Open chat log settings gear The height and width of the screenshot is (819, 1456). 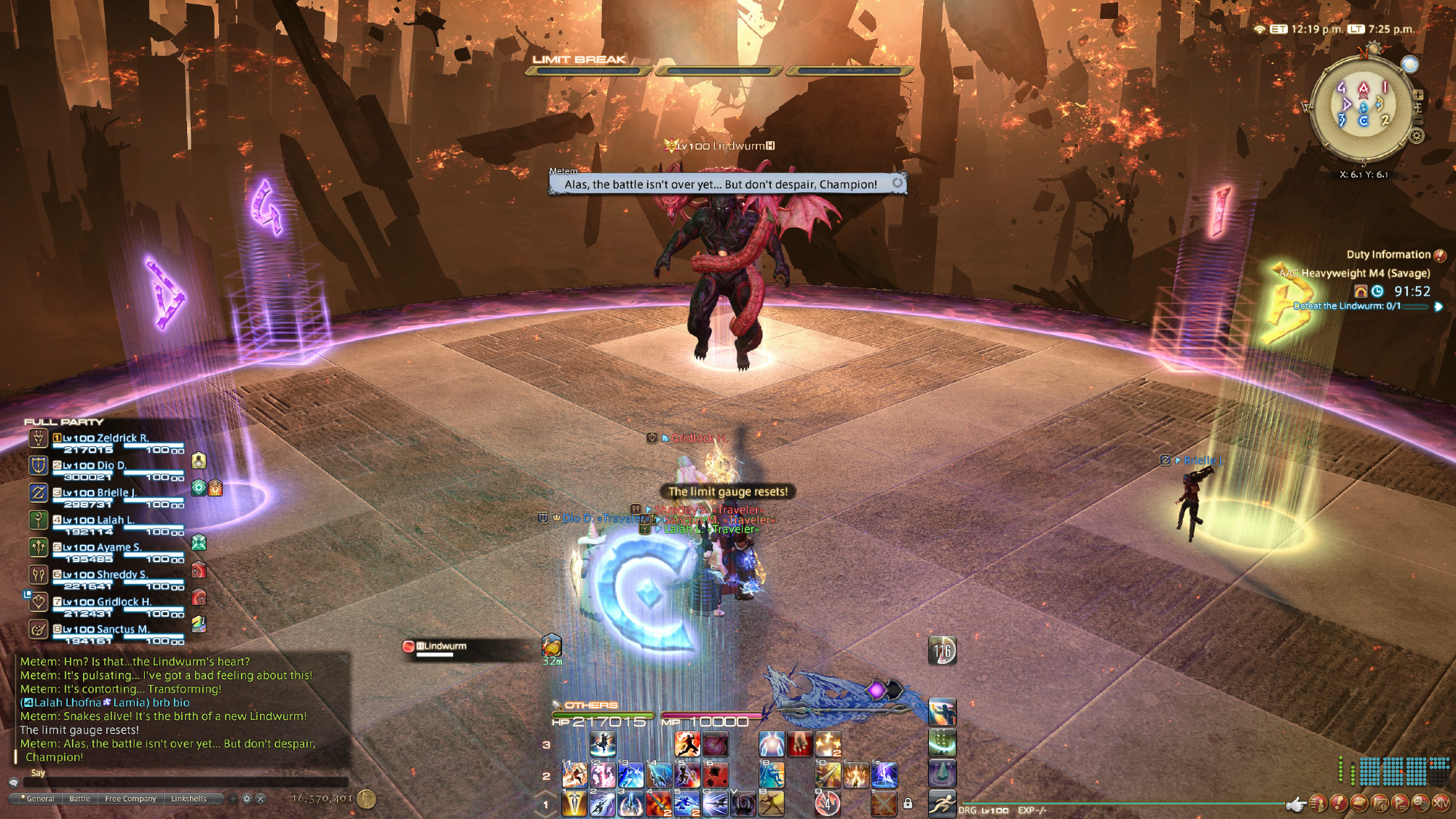click(247, 799)
